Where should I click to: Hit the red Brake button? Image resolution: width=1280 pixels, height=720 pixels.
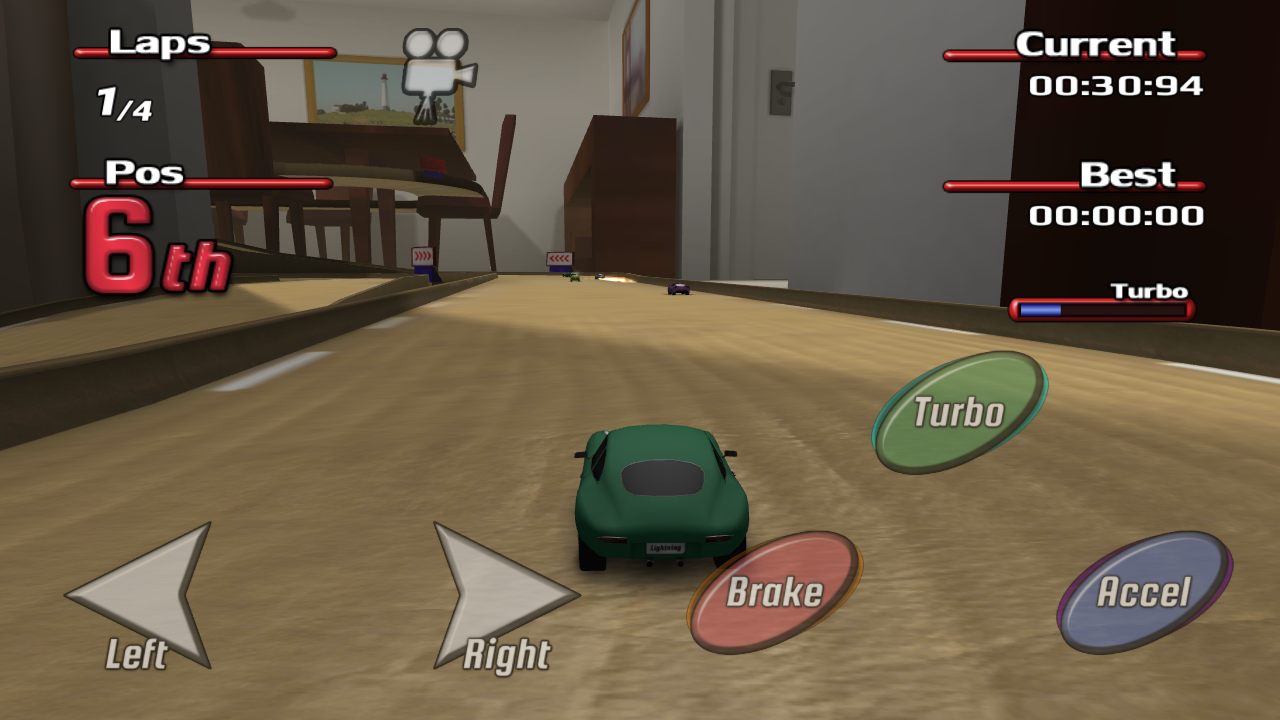click(775, 592)
